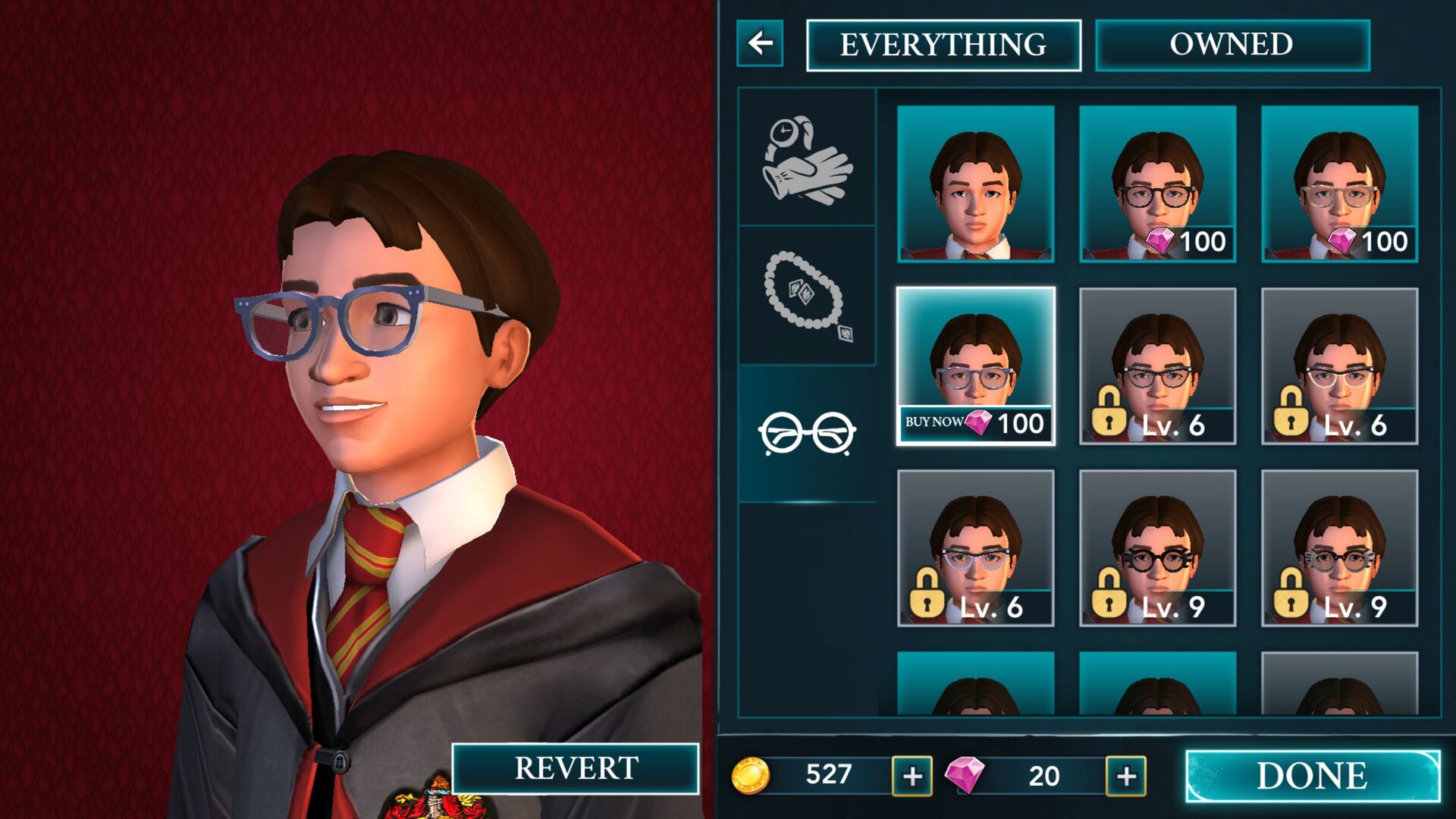Click the plus button next to the coin balance
This screenshot has height=819, width=1456.
pyautogui.click(x=912, y=775)
